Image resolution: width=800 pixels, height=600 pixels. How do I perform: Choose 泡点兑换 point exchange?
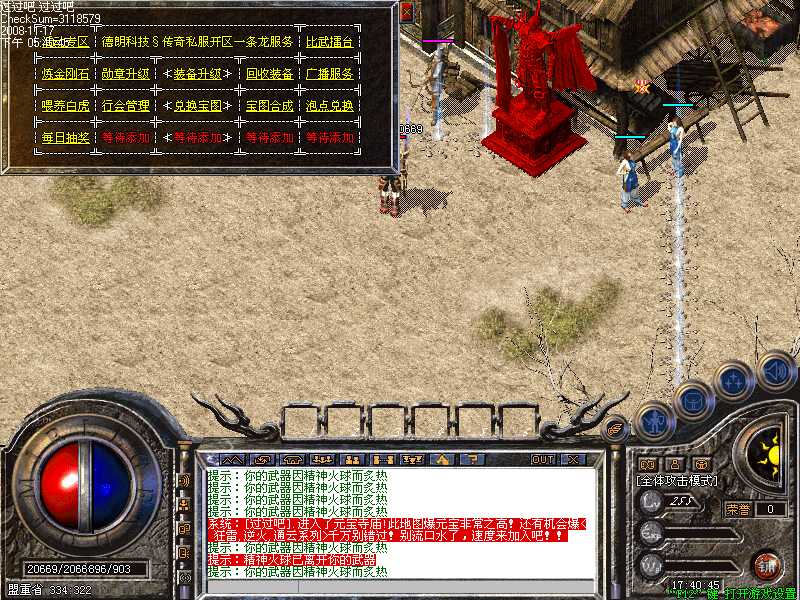click(330, 106)
